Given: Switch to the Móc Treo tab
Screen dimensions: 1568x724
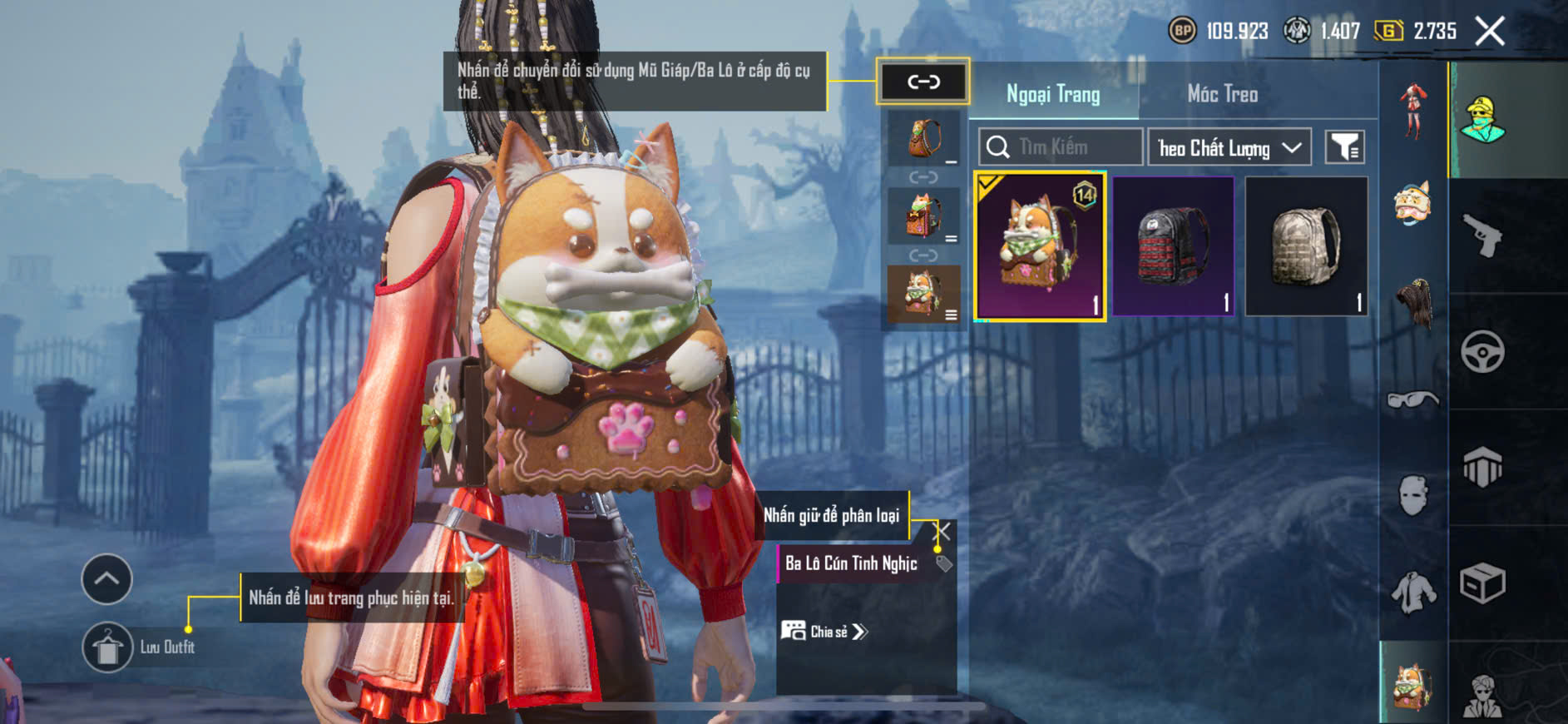Looking at the screenshot, I should click(x=1222, y=94).
